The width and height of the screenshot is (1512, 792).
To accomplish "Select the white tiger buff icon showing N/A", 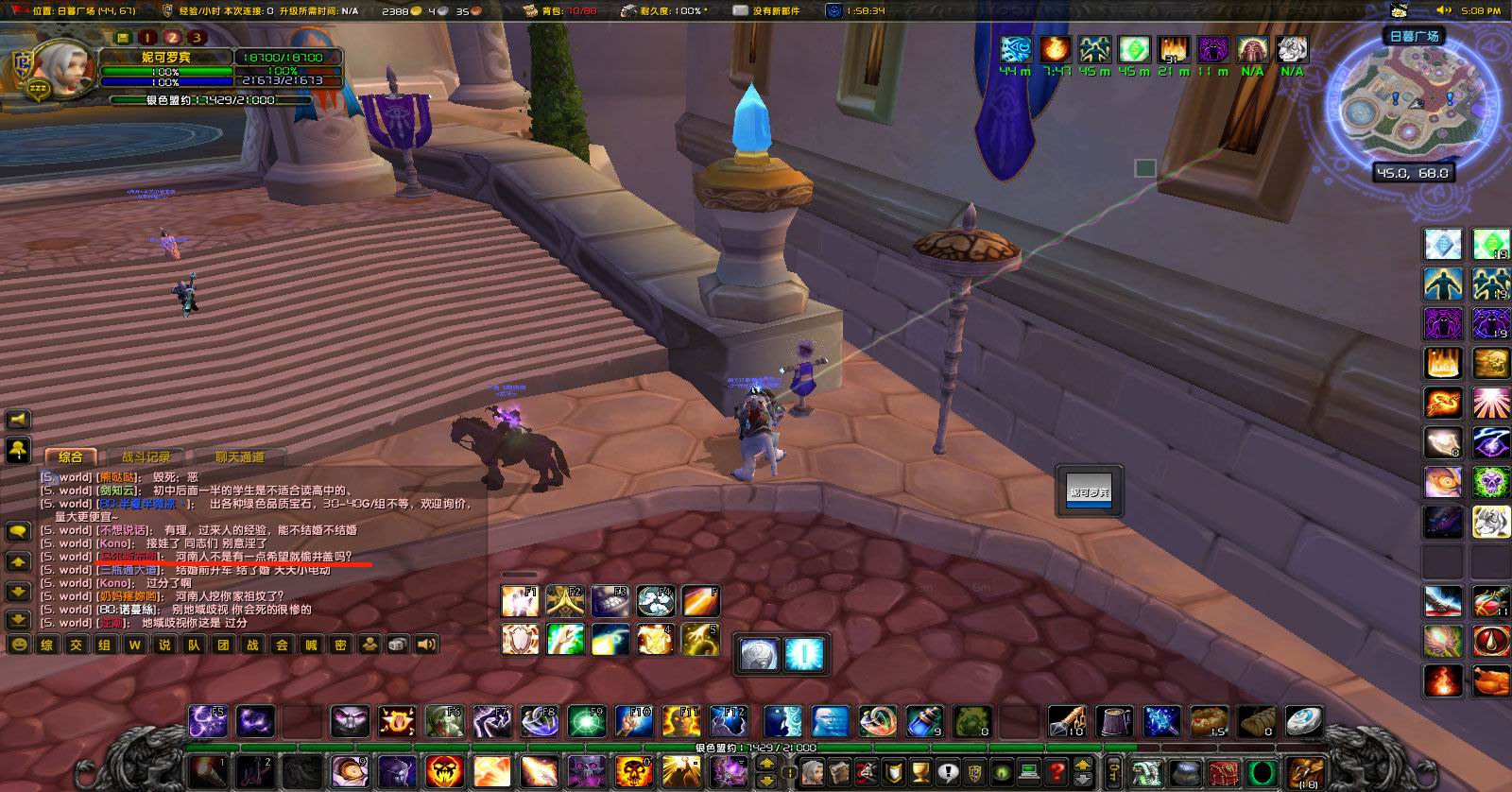I will click(x=1291, y=47).
